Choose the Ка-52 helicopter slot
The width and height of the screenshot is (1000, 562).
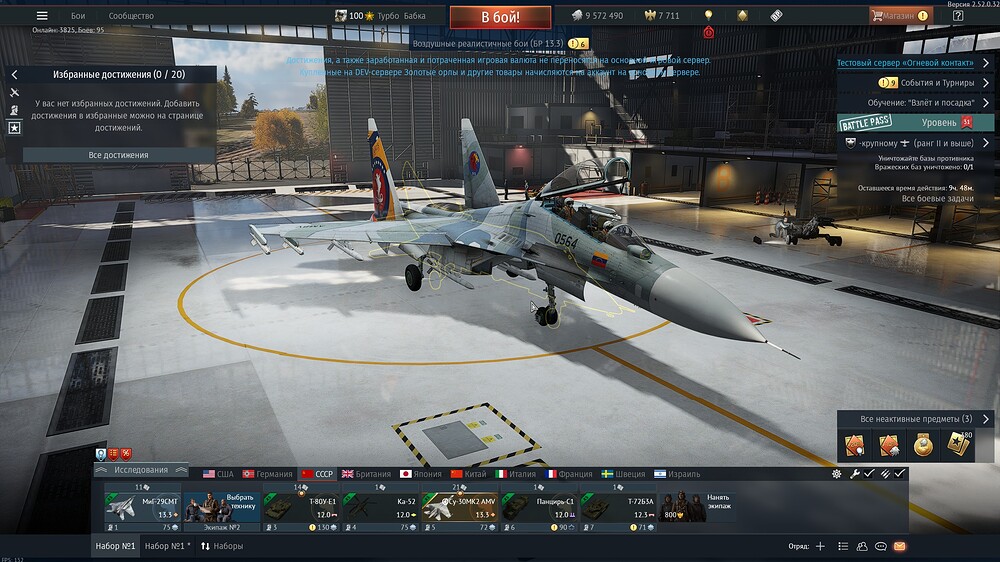click(379, 507)
